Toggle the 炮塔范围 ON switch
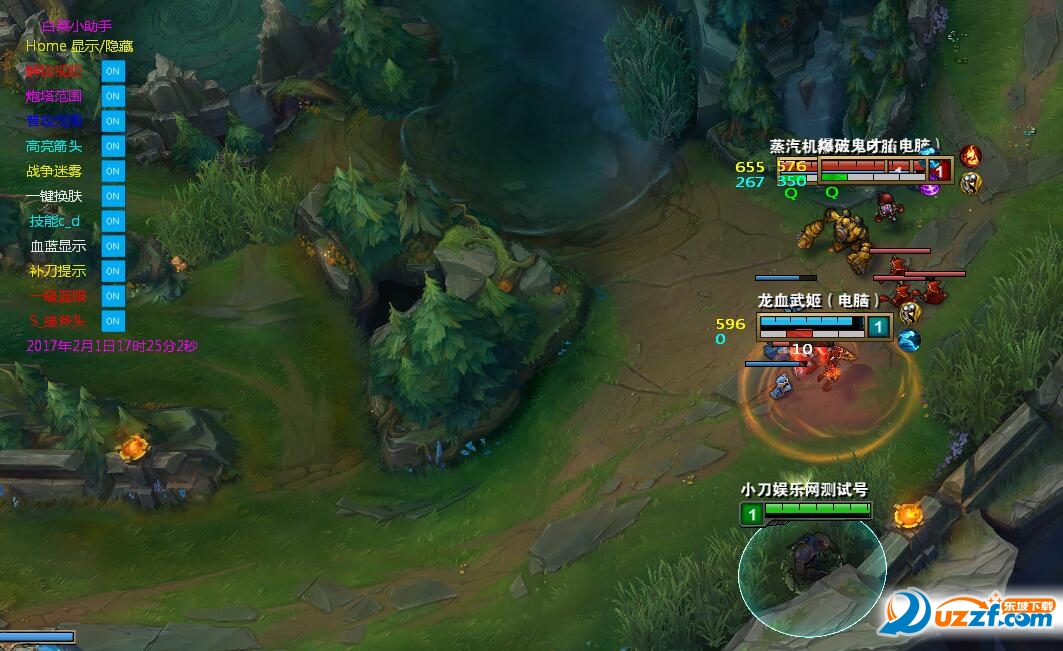Viewport: 1063px width, 651px height. coord(113,97)
